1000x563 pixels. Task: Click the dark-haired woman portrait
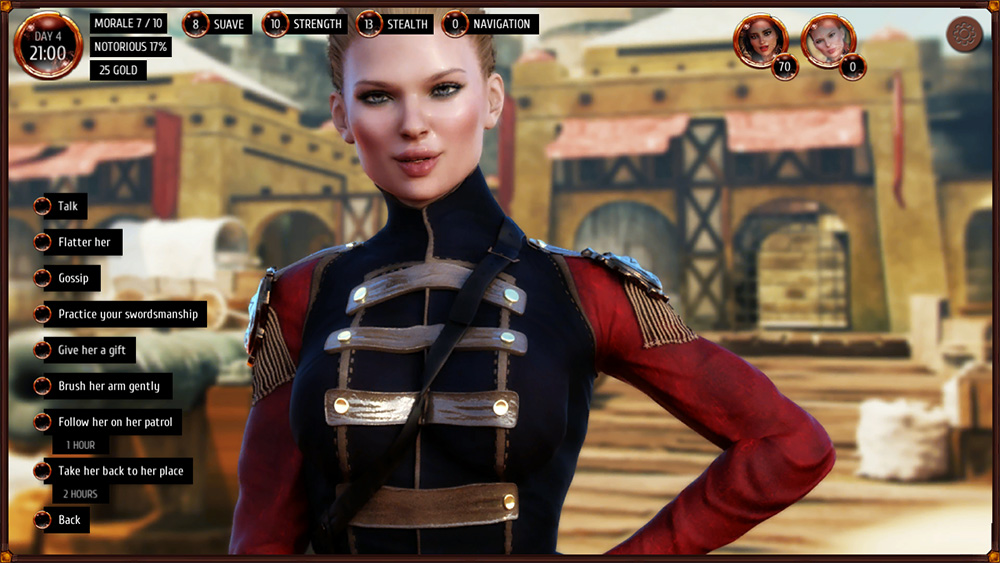760,40
